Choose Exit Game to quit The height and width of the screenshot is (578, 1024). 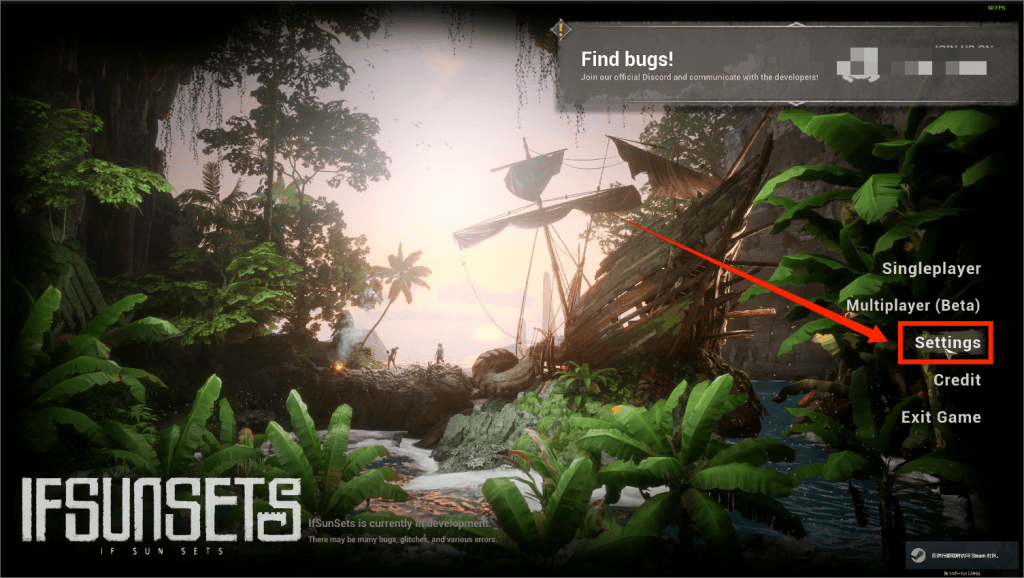coord(940,417)
